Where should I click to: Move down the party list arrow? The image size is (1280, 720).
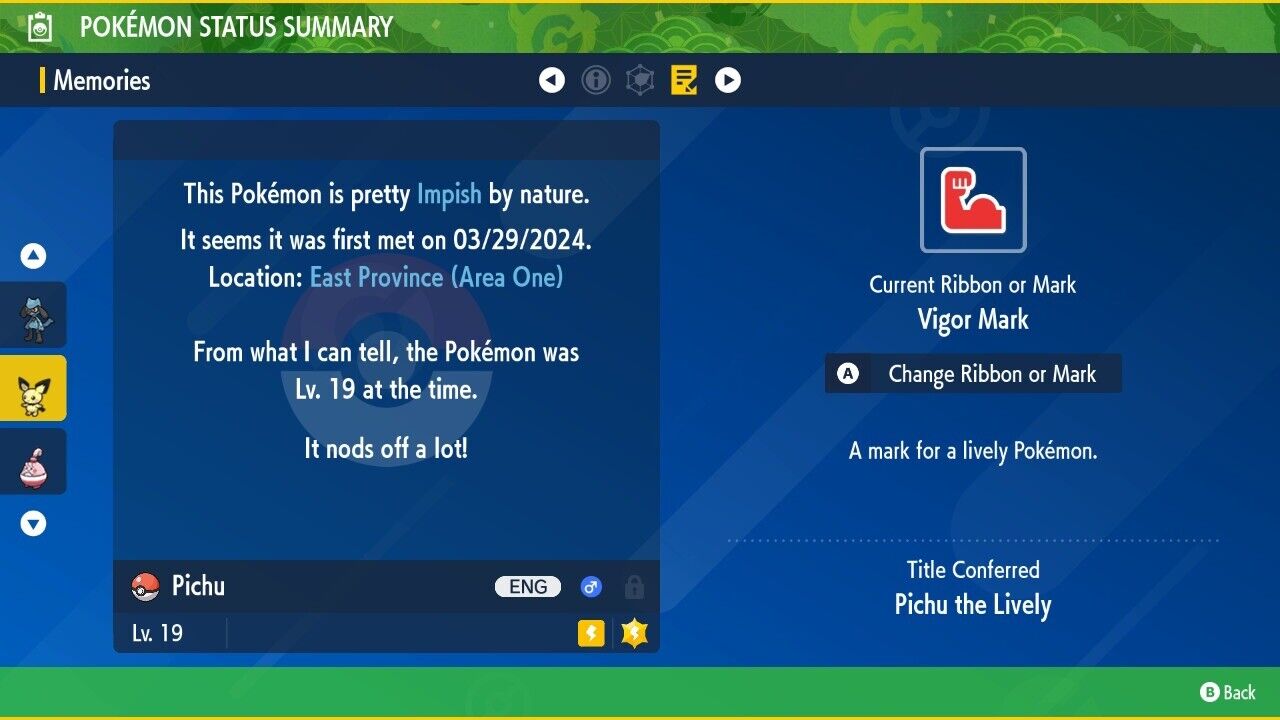pyautogui.click(x=34, y=523)
